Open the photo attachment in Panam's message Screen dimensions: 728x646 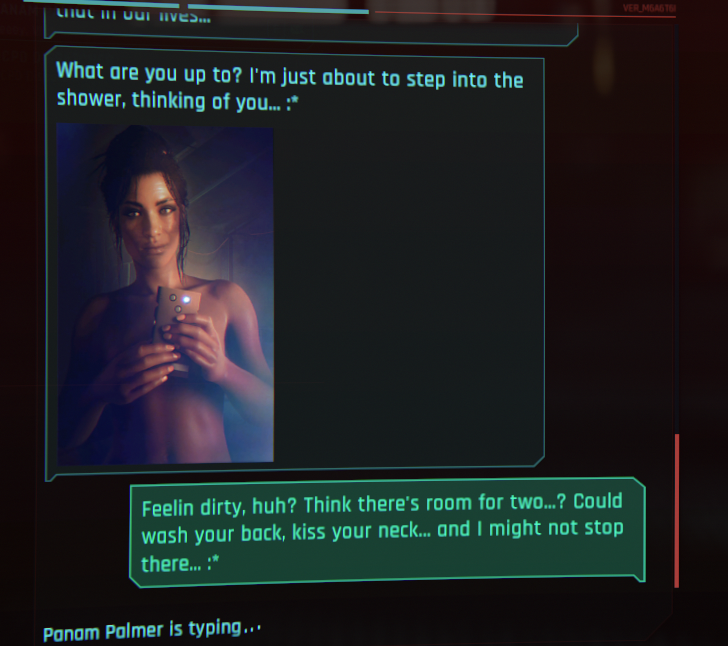tap(165, 293)
